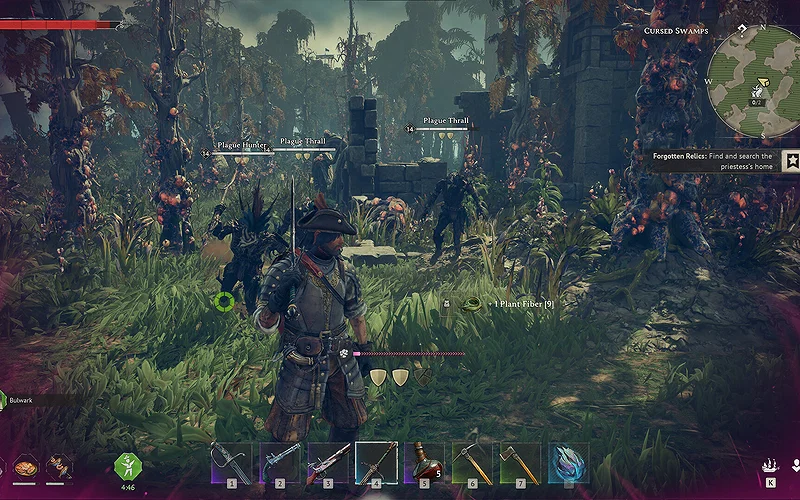Click the ship icon above the K key
The width and height of the screenshot is (800, 500).
click(771, 466)
